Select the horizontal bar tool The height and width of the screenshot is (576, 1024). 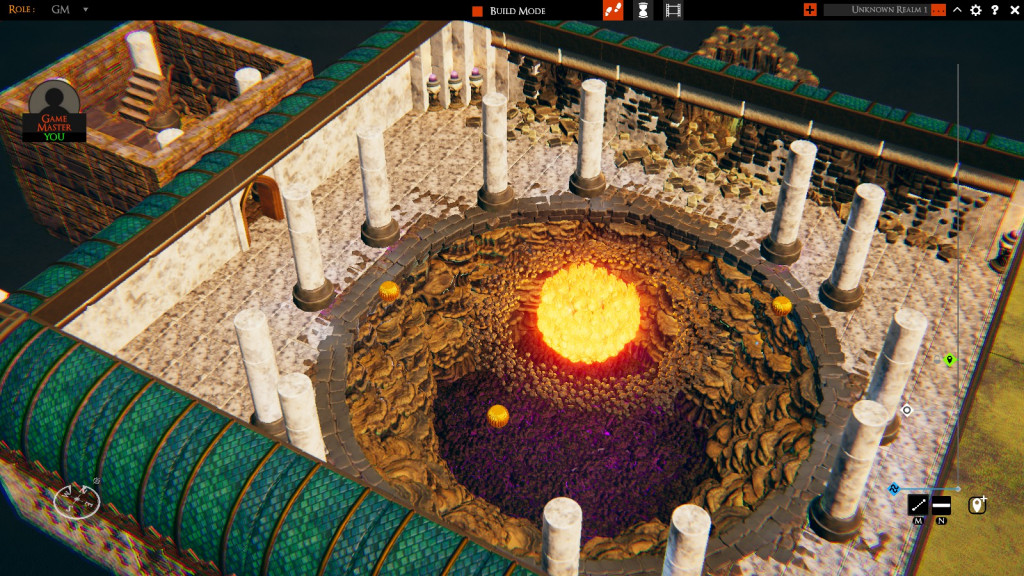coord(941,505)
